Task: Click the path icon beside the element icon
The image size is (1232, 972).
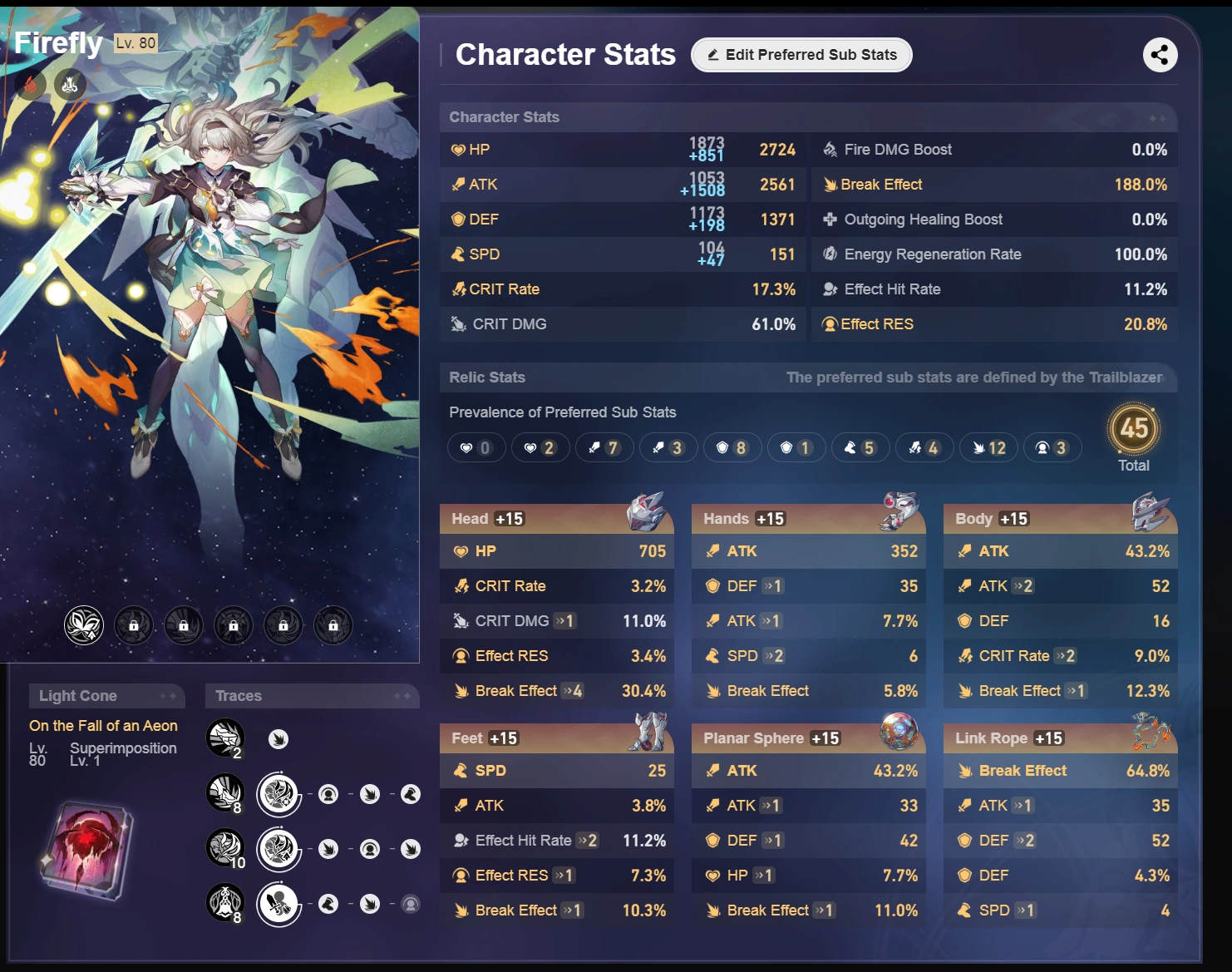Action: pyautogui.click(x=69, y=85)
